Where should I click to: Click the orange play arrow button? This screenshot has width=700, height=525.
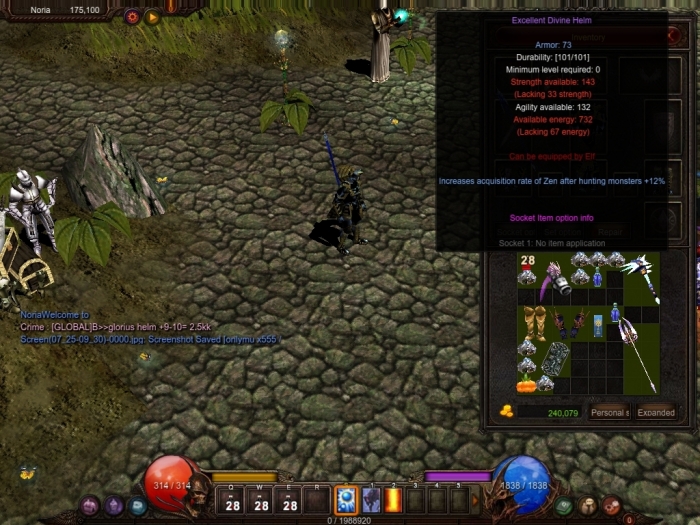(152, 16)
